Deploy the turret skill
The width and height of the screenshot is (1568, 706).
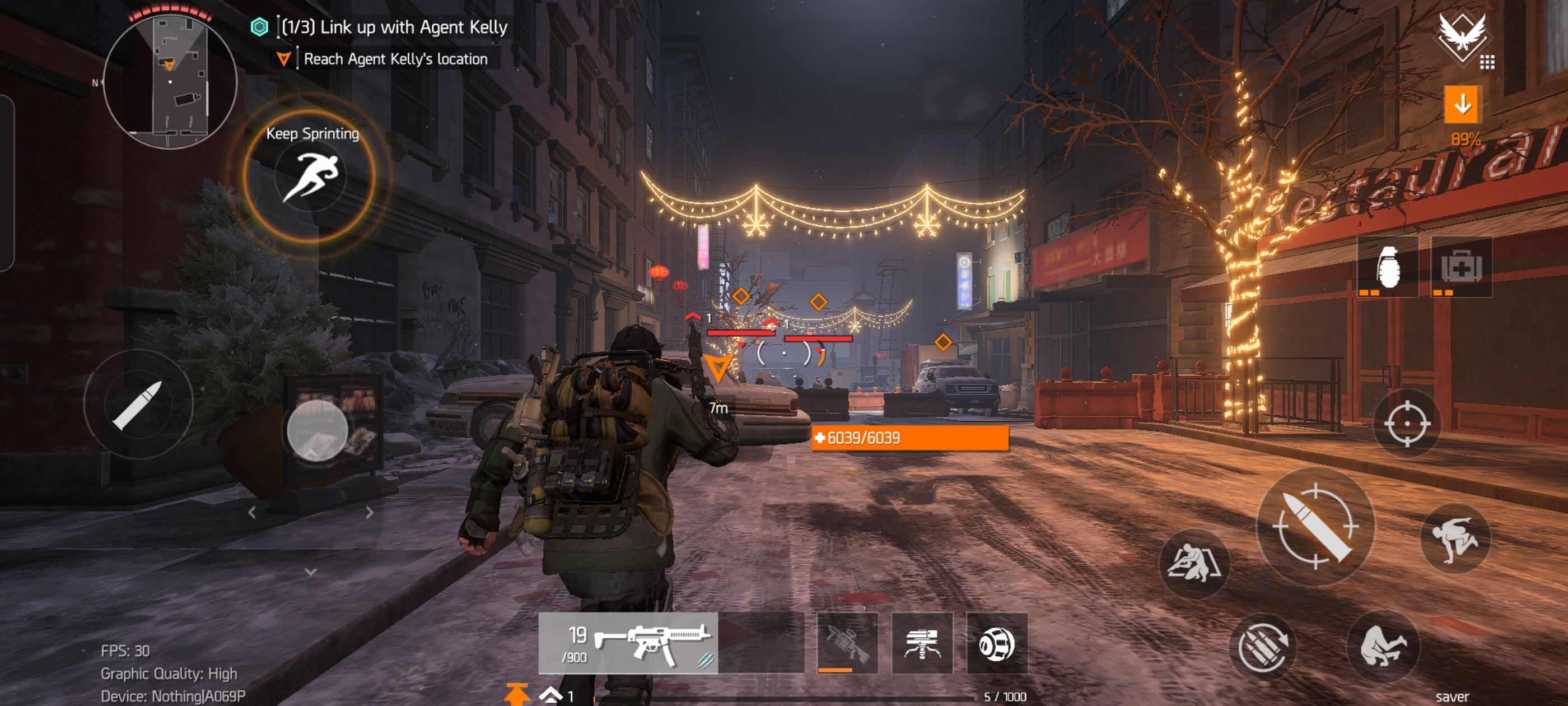click(x=922, y=643)
